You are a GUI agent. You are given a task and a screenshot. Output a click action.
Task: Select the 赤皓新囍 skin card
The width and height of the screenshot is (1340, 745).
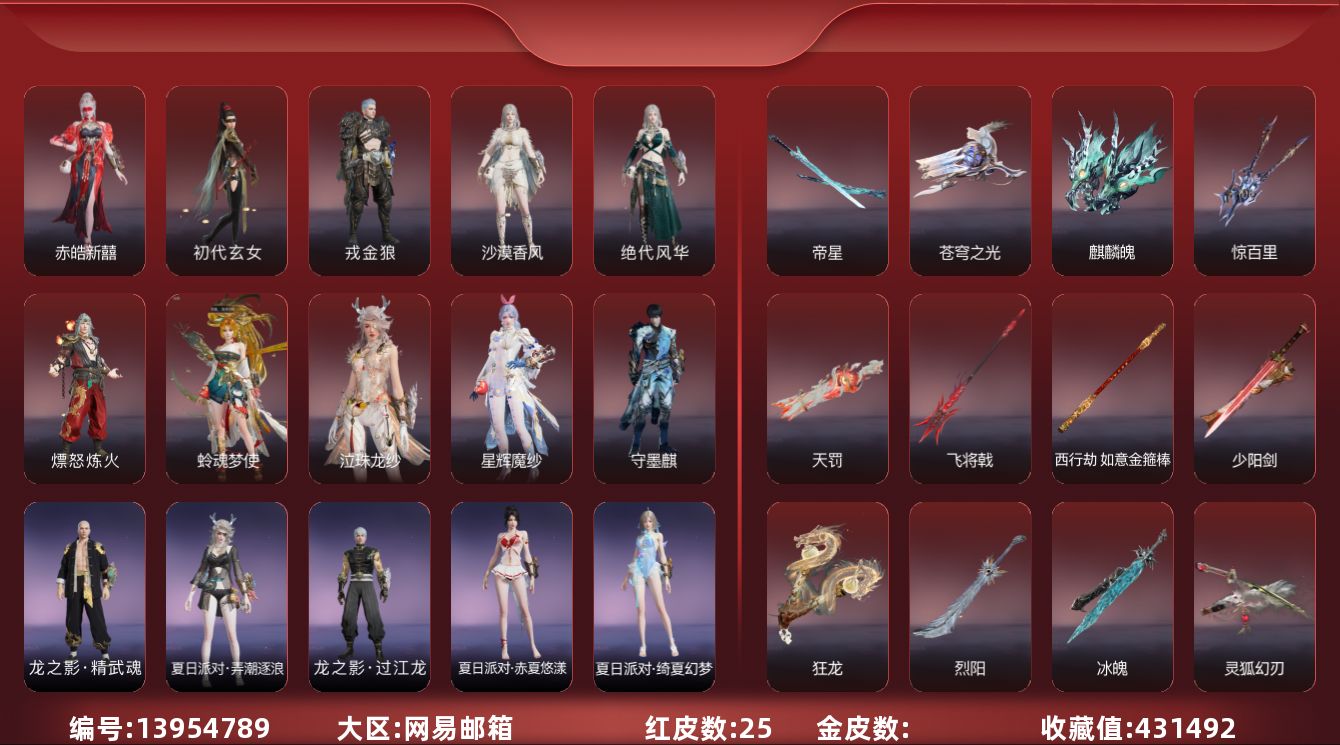click(85, 180)
